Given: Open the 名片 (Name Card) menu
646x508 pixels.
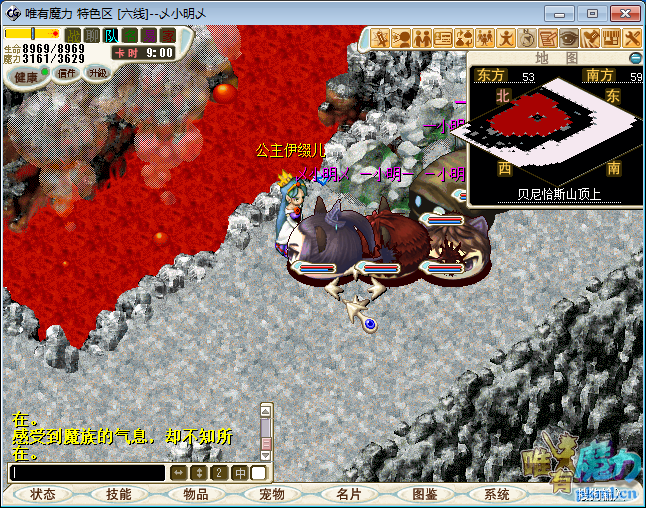Looking at the screenshot, I should tap(348, 494).
